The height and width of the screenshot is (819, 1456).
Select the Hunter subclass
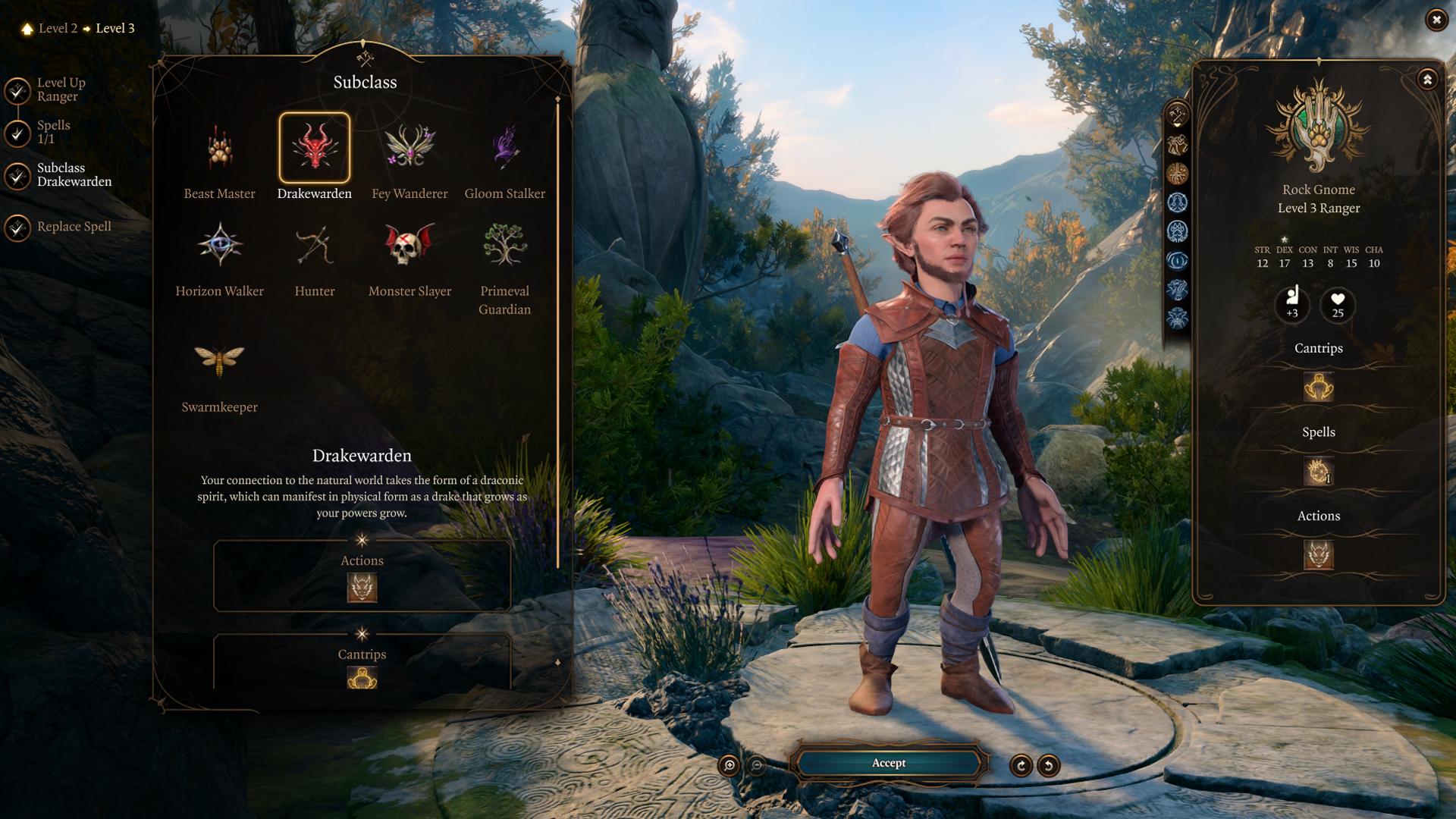coord(315,245)
